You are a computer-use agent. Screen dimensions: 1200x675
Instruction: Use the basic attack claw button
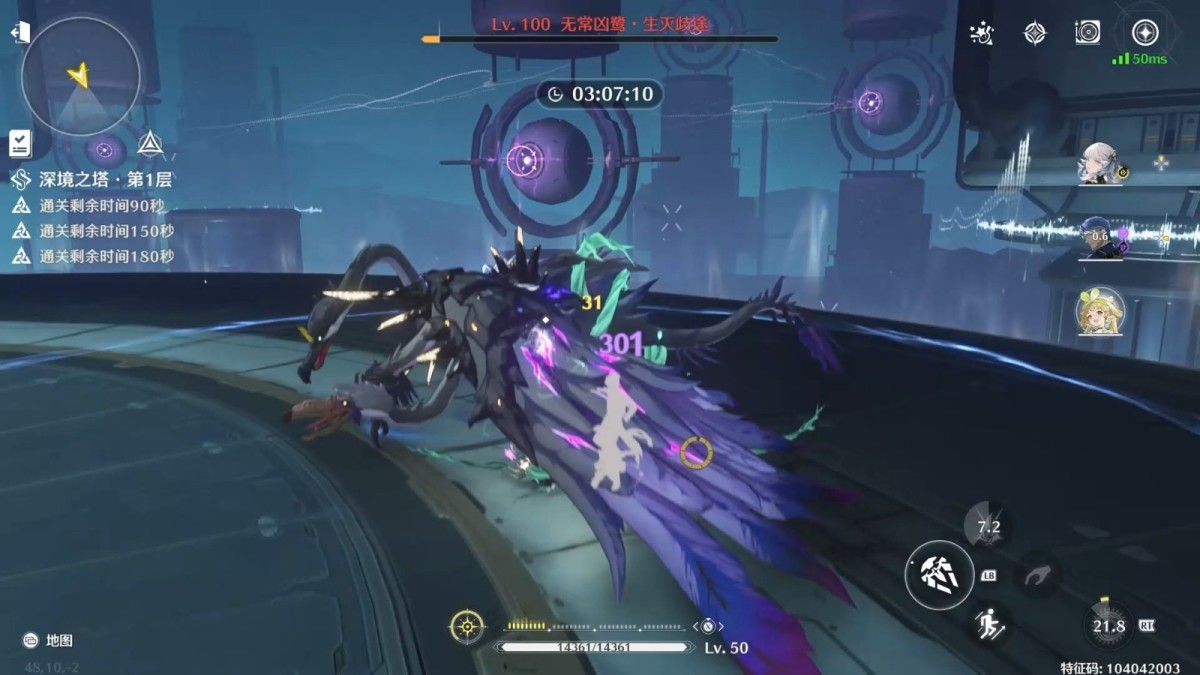coord(939,575)
